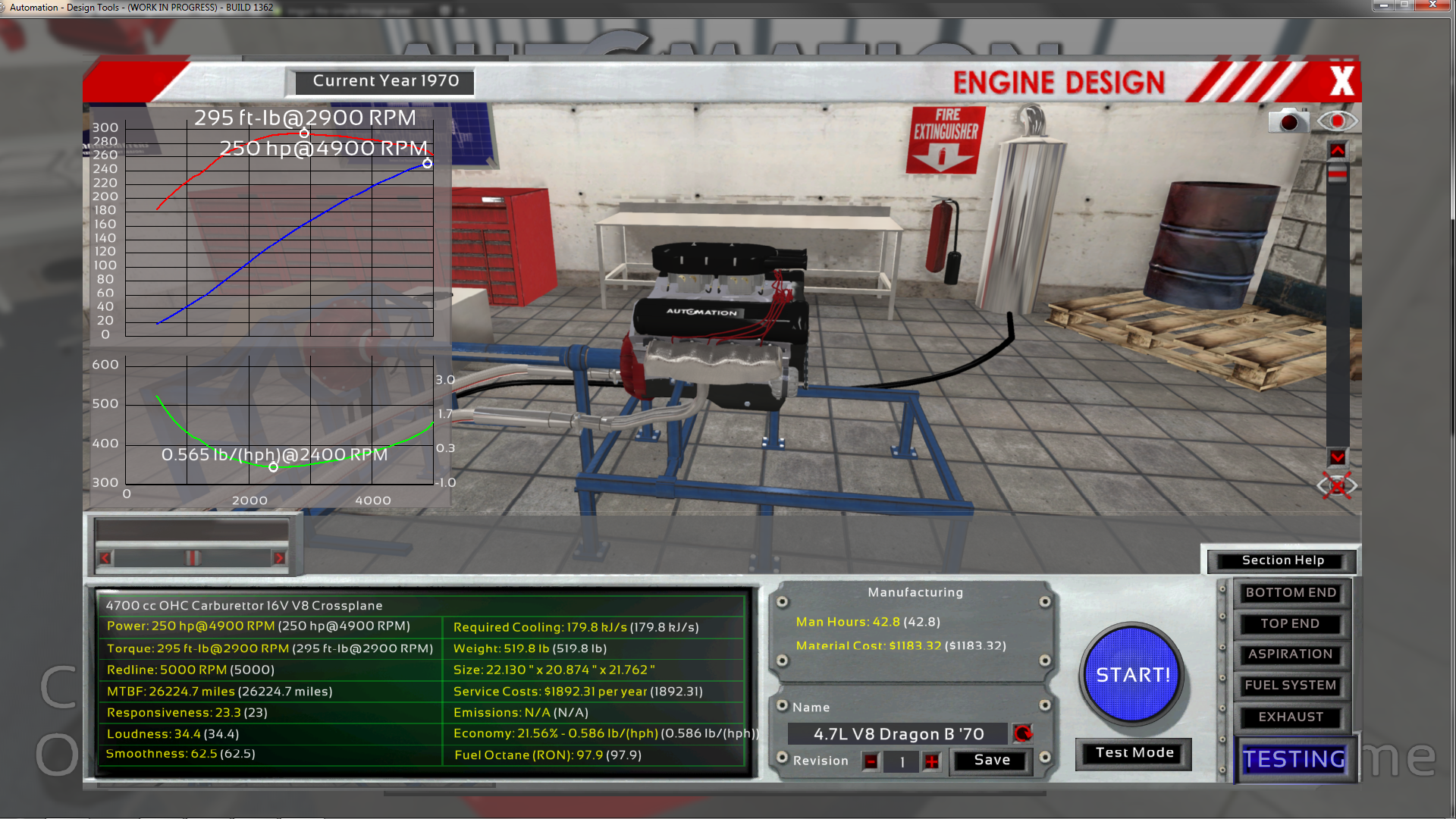This screenshot has height=819, width=1456.
Task: Decrease revision number with minus button
Action: [871, 761]
